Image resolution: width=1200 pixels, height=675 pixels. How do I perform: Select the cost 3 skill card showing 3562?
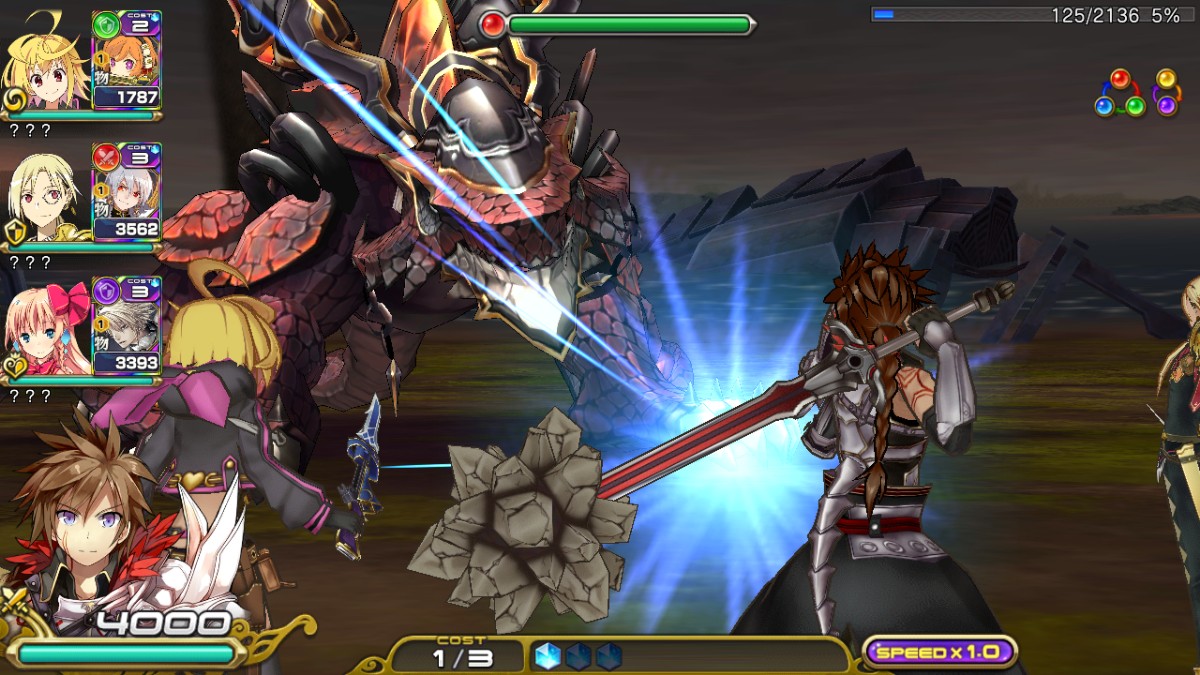[127, 193]
